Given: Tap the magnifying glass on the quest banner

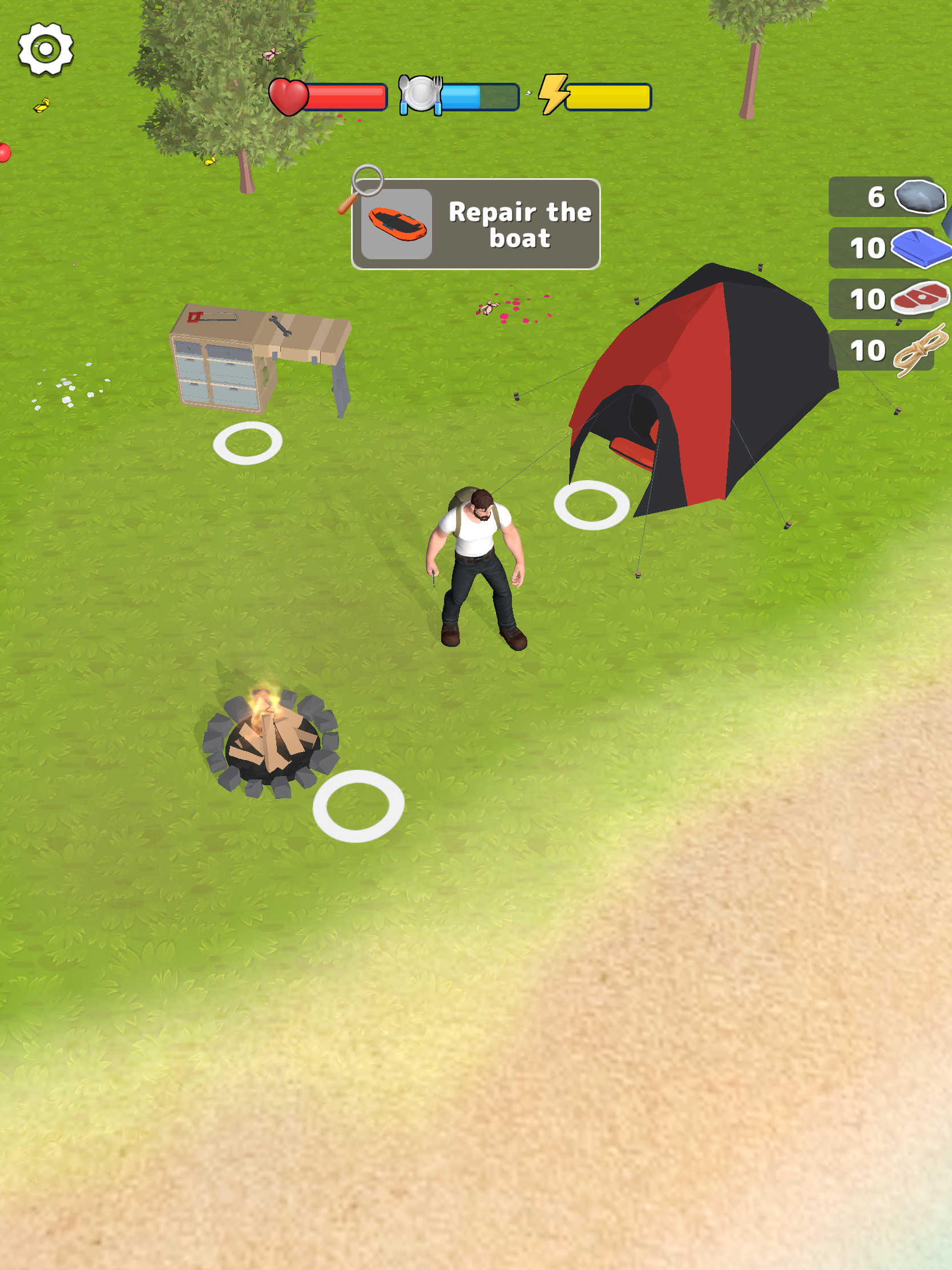Looking at the screenshot, I should click(x=368, y=182).
